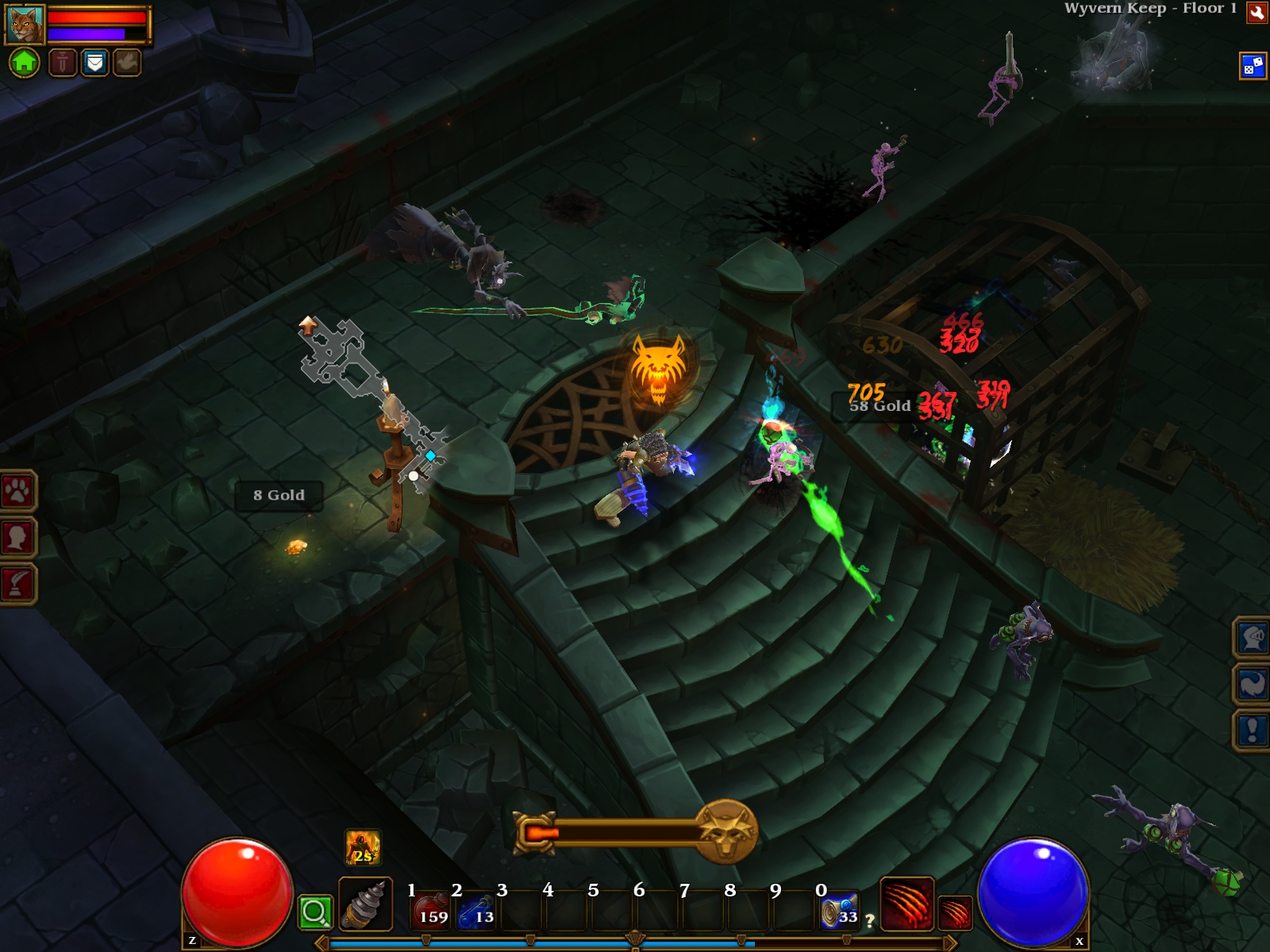Screen dimensions: 1270x952
Task: Send pet to town with green house button
Action: pyautogui.click(x=24, y=62)
